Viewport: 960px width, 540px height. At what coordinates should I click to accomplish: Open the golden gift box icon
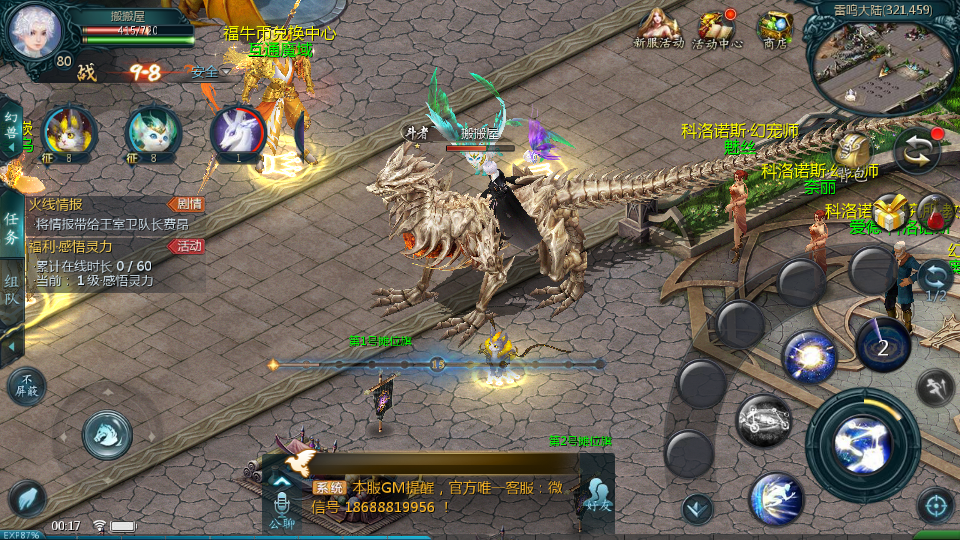[x=889, y=212]
